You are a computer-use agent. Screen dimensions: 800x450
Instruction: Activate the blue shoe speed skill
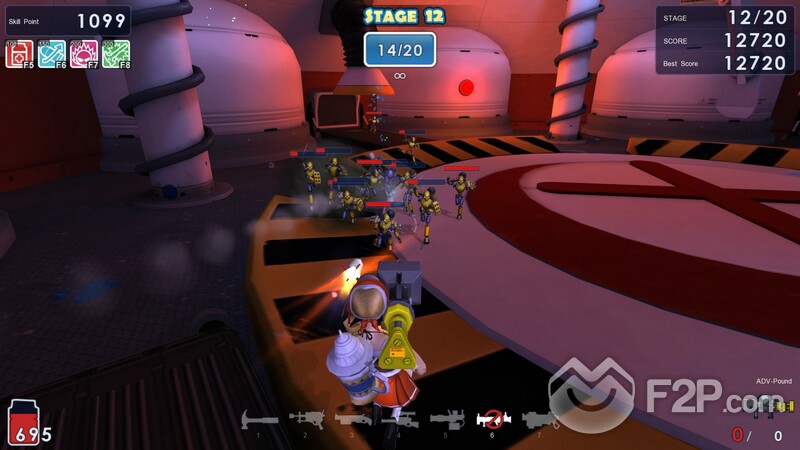[x=51, y=54]
